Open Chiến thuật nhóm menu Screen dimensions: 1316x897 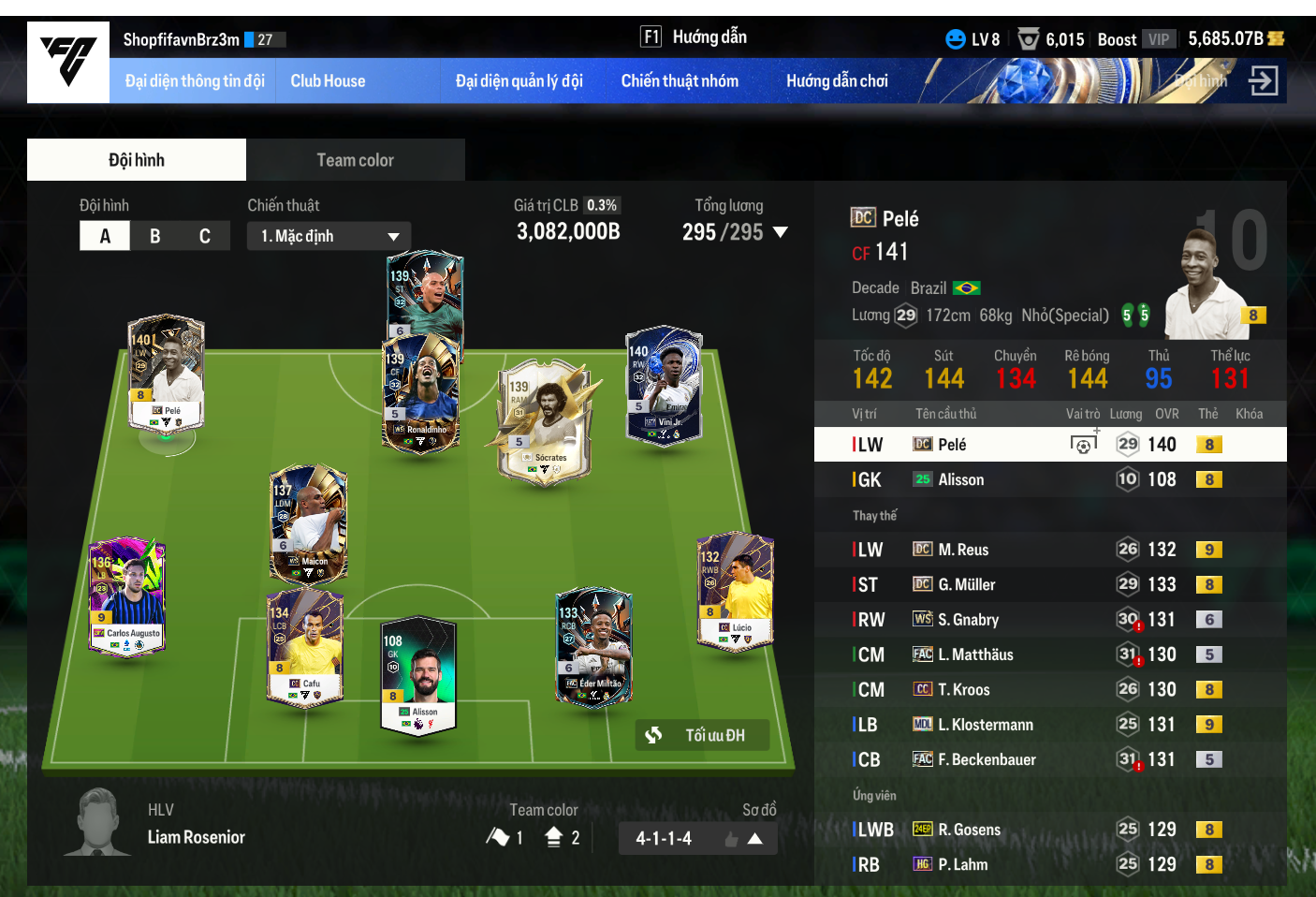(680, 81)
